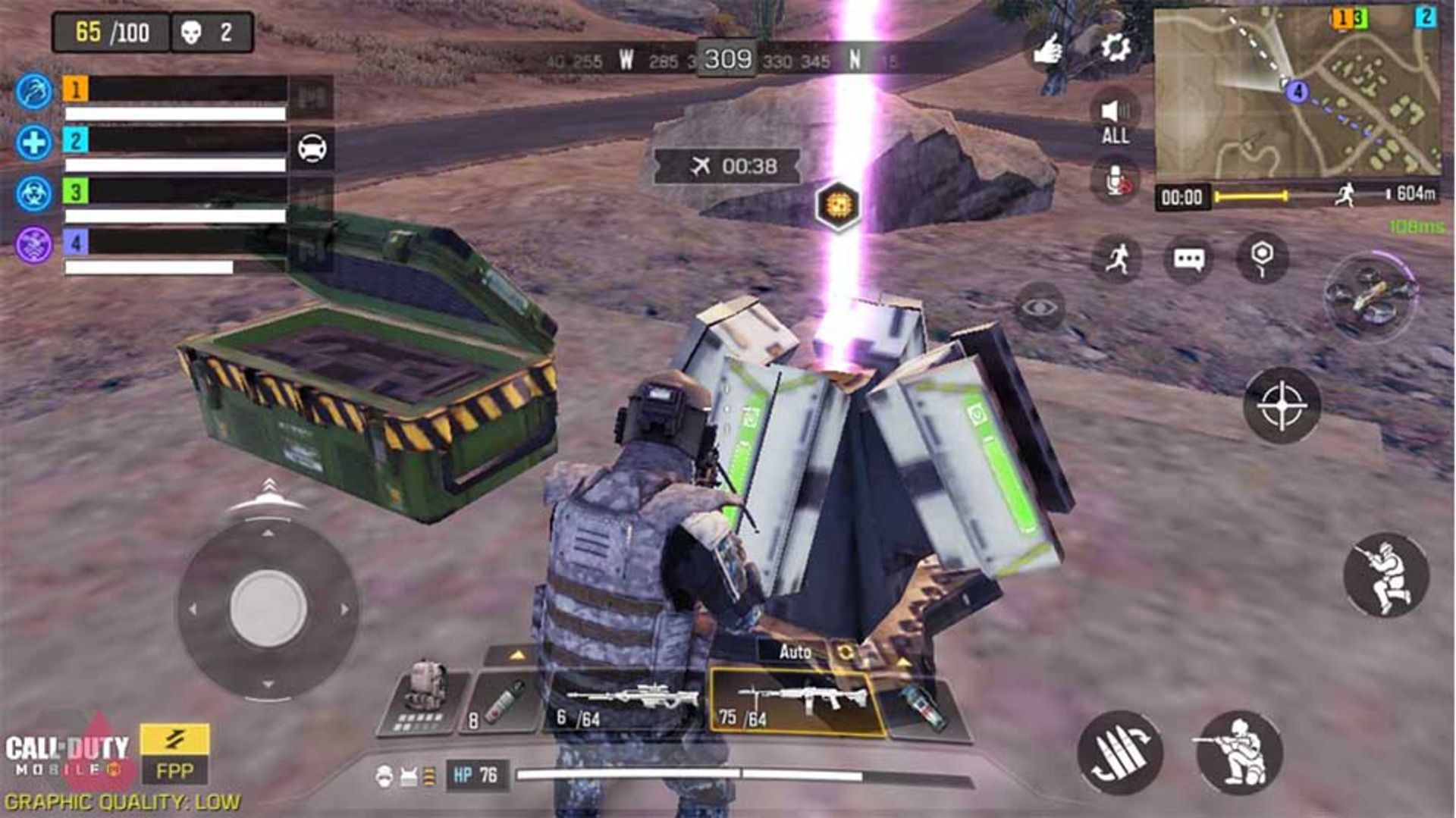Image resolution: width=1456 pixels, height=818 pixels.
Task: Fire using the shooting soldier button
Action: tap(1385, 575)
